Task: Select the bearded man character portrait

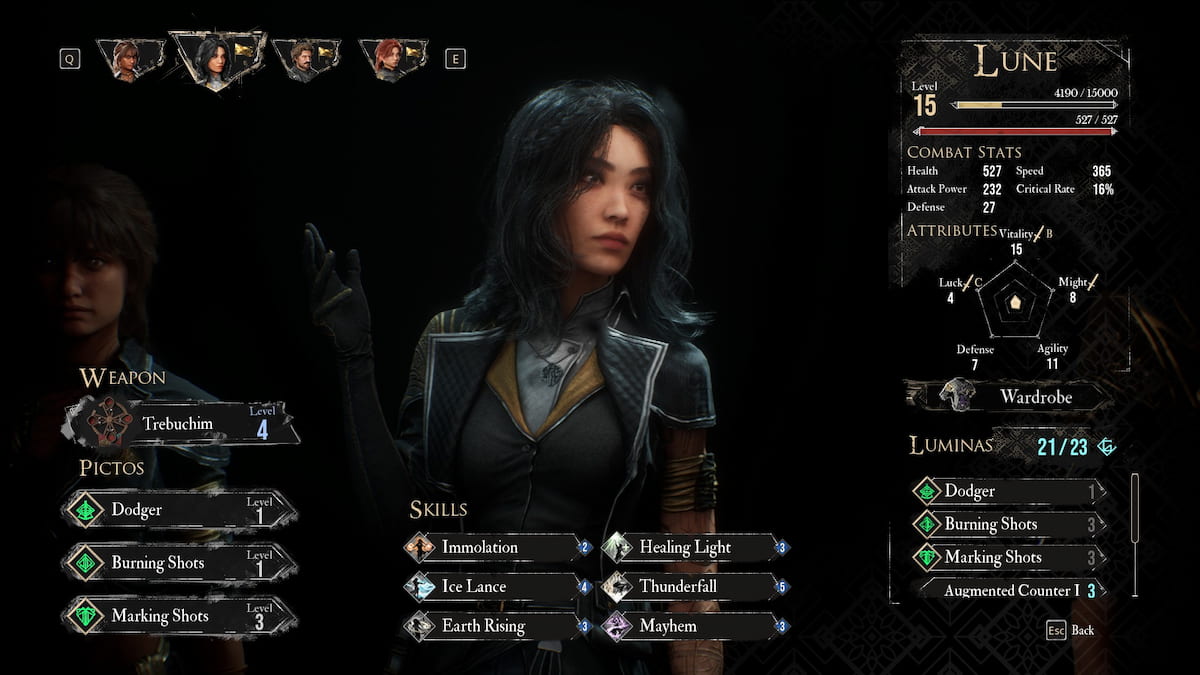Action: click(x=305, y=59)
